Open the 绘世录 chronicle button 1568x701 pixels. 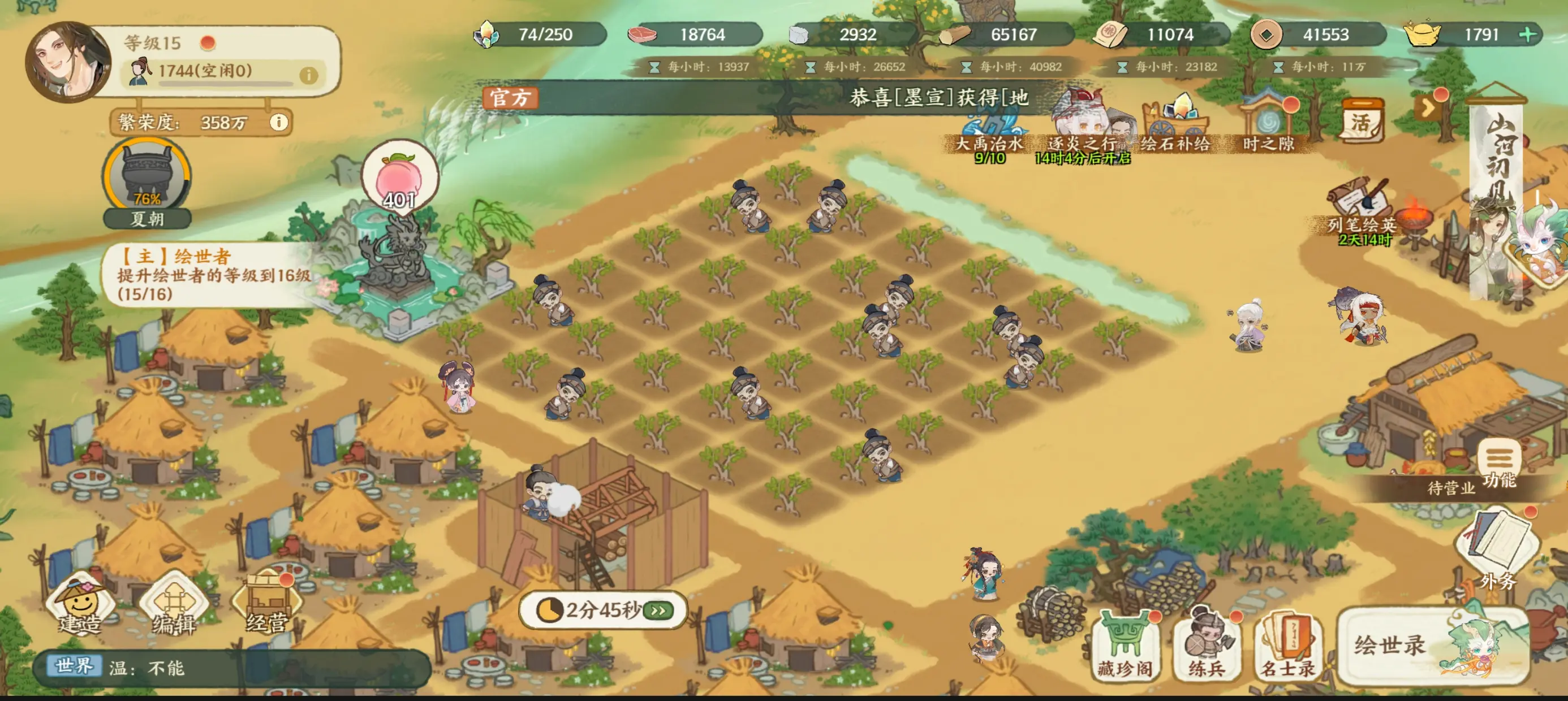[x=1432, y=646]
